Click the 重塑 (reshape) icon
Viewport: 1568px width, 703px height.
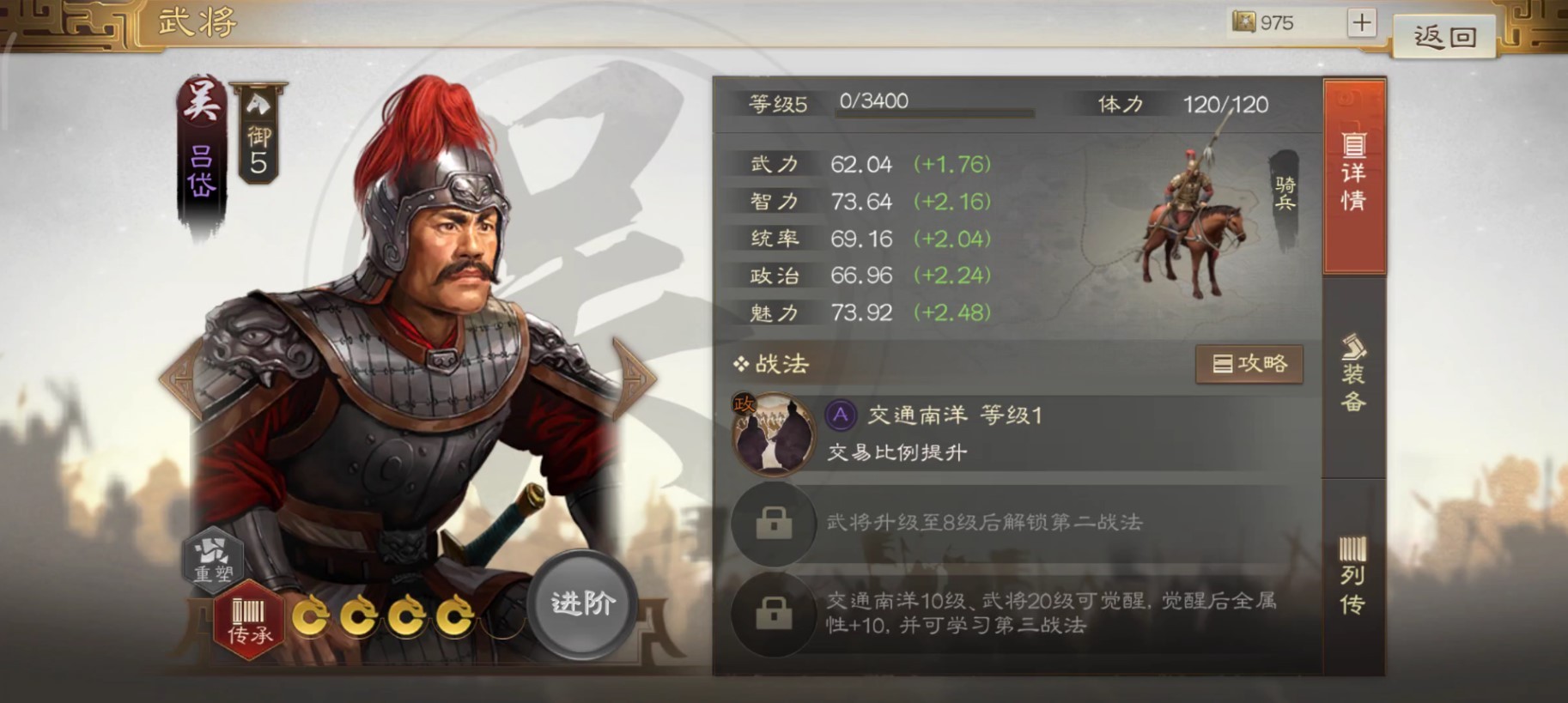(x=214, y=559)
